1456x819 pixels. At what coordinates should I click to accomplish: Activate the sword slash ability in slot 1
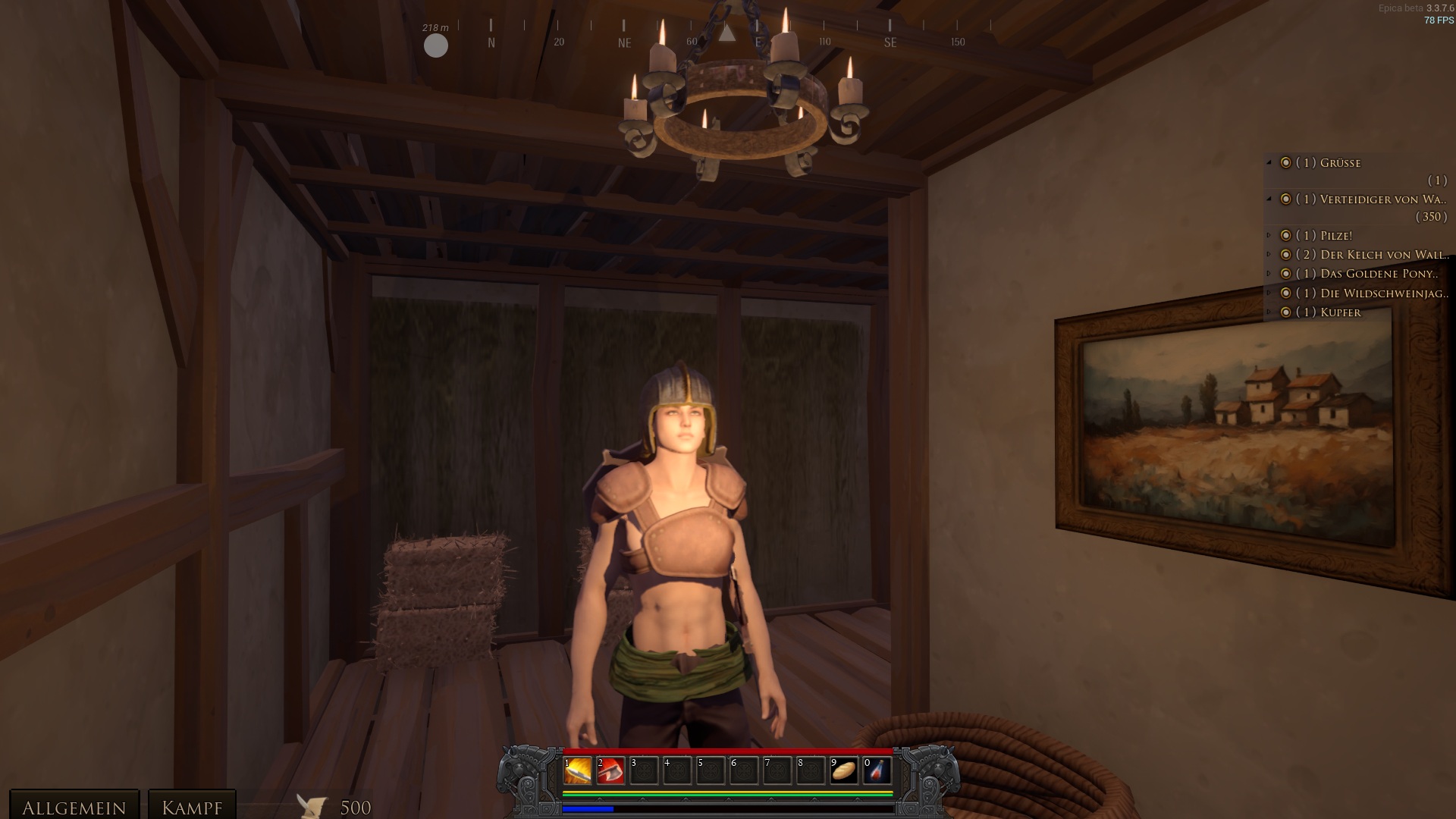pyautogui.click(x=578, y=770)
